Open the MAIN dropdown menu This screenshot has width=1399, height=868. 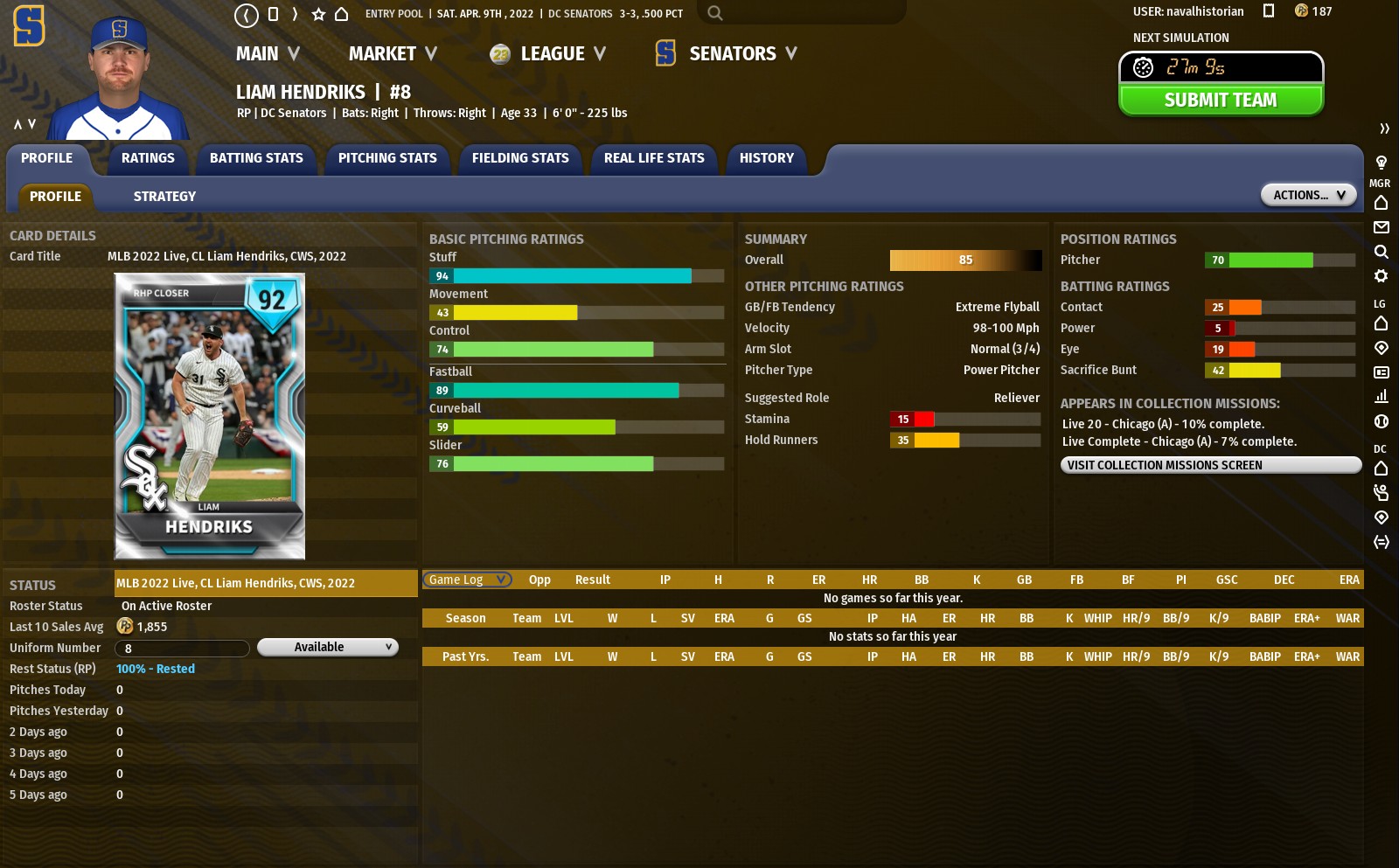(268, 54)
